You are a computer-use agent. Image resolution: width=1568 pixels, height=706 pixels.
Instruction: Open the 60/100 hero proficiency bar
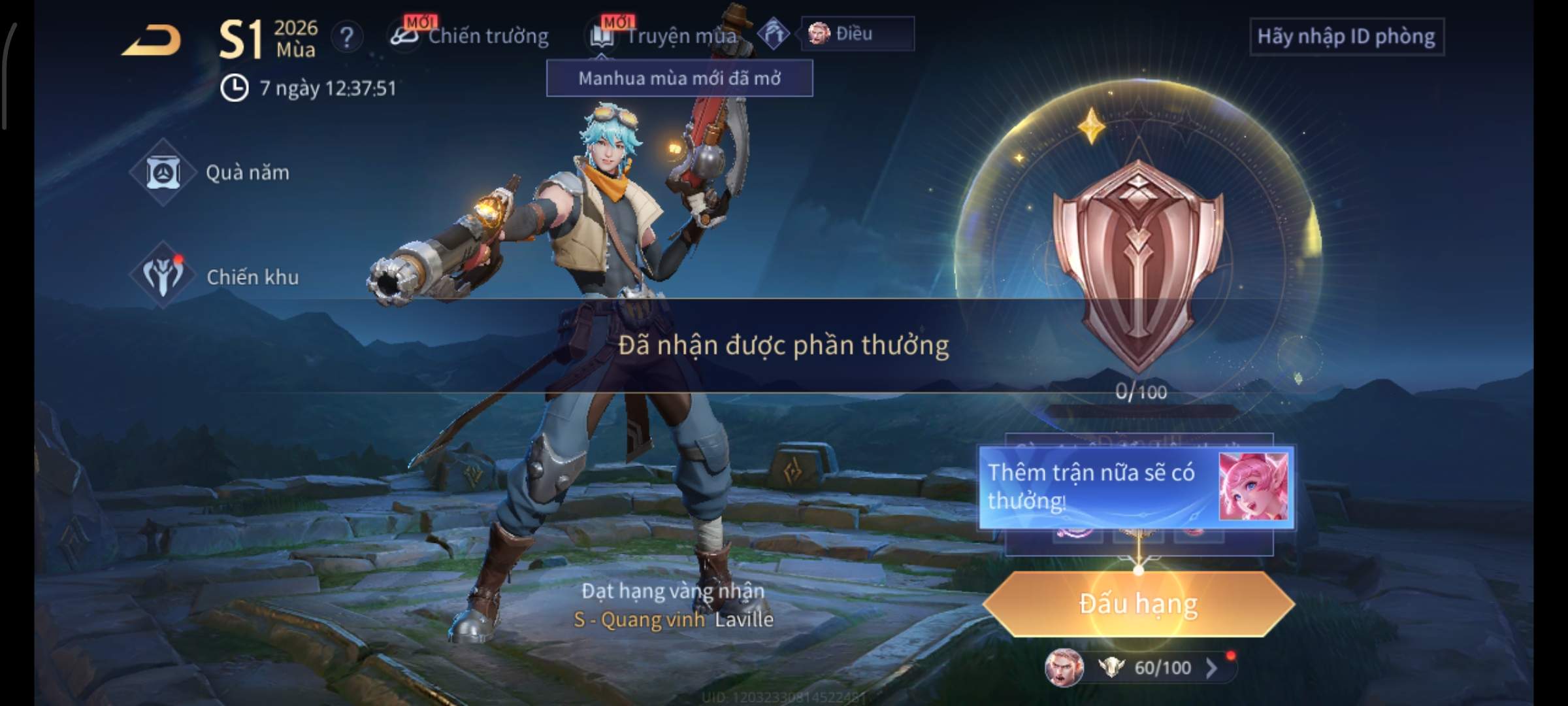point(1150,667)
